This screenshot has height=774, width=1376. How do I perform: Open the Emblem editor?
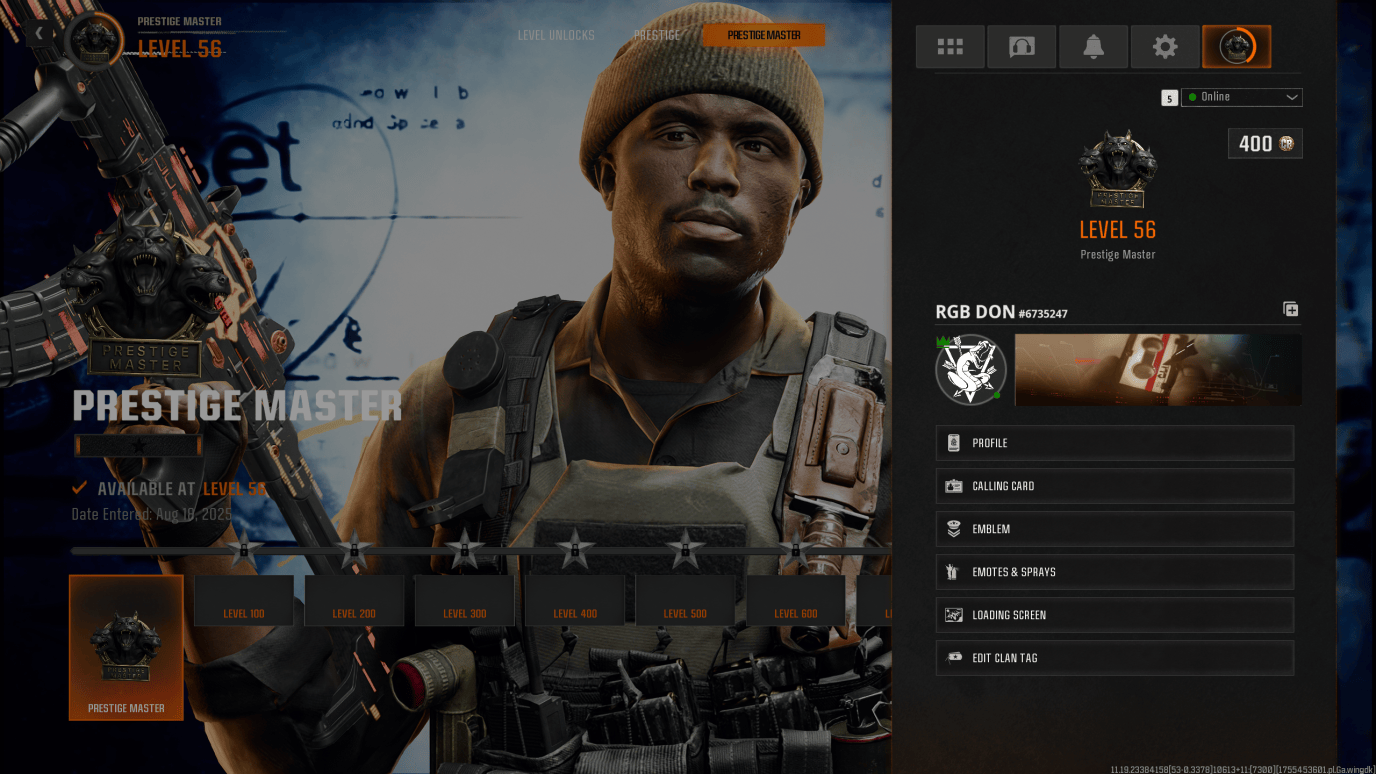pyautogui.click(x=1114, y=528)
